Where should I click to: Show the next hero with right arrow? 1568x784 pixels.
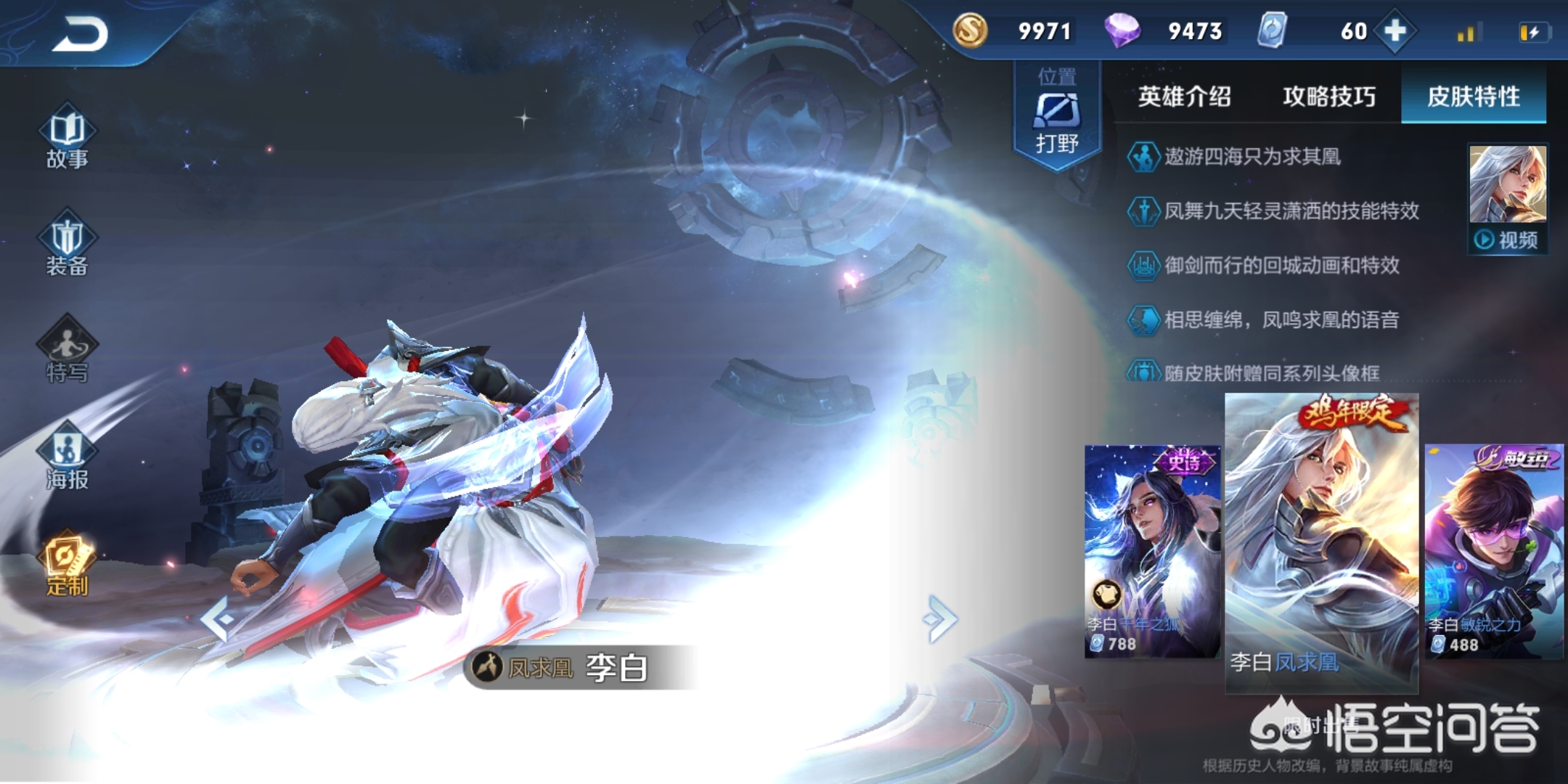941,619
